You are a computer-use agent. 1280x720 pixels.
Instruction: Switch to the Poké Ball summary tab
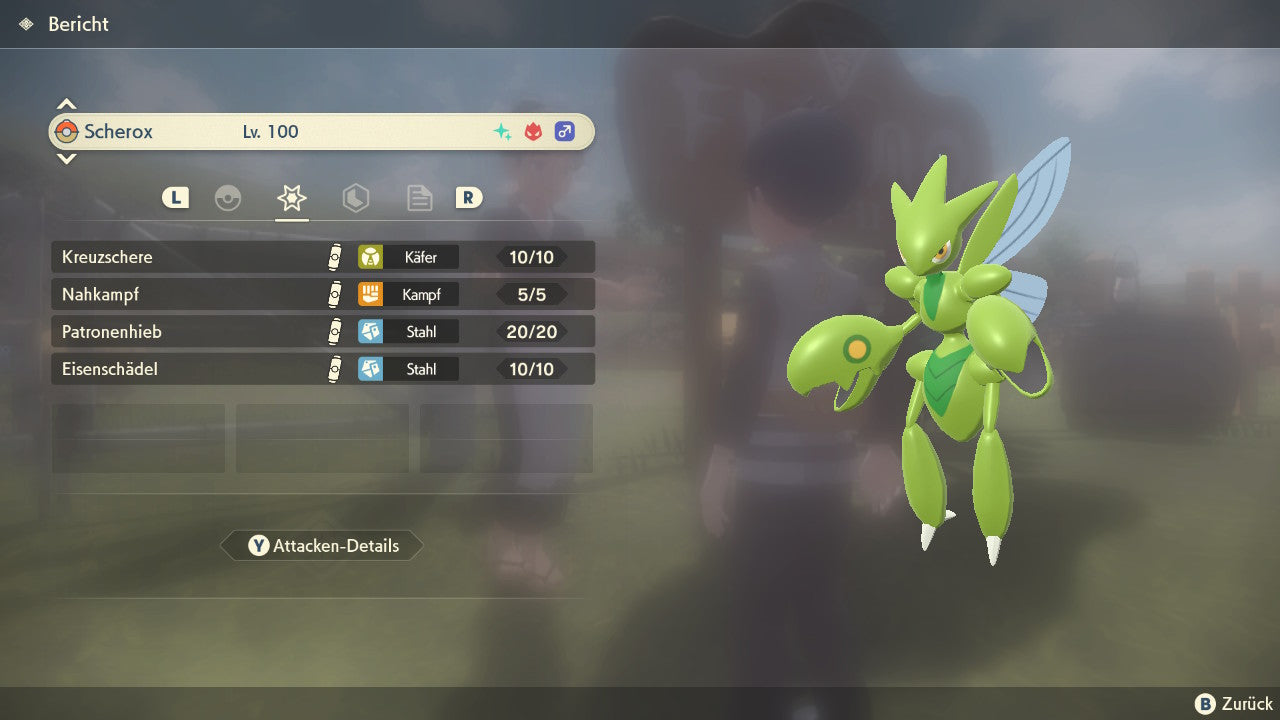point(228,198)
